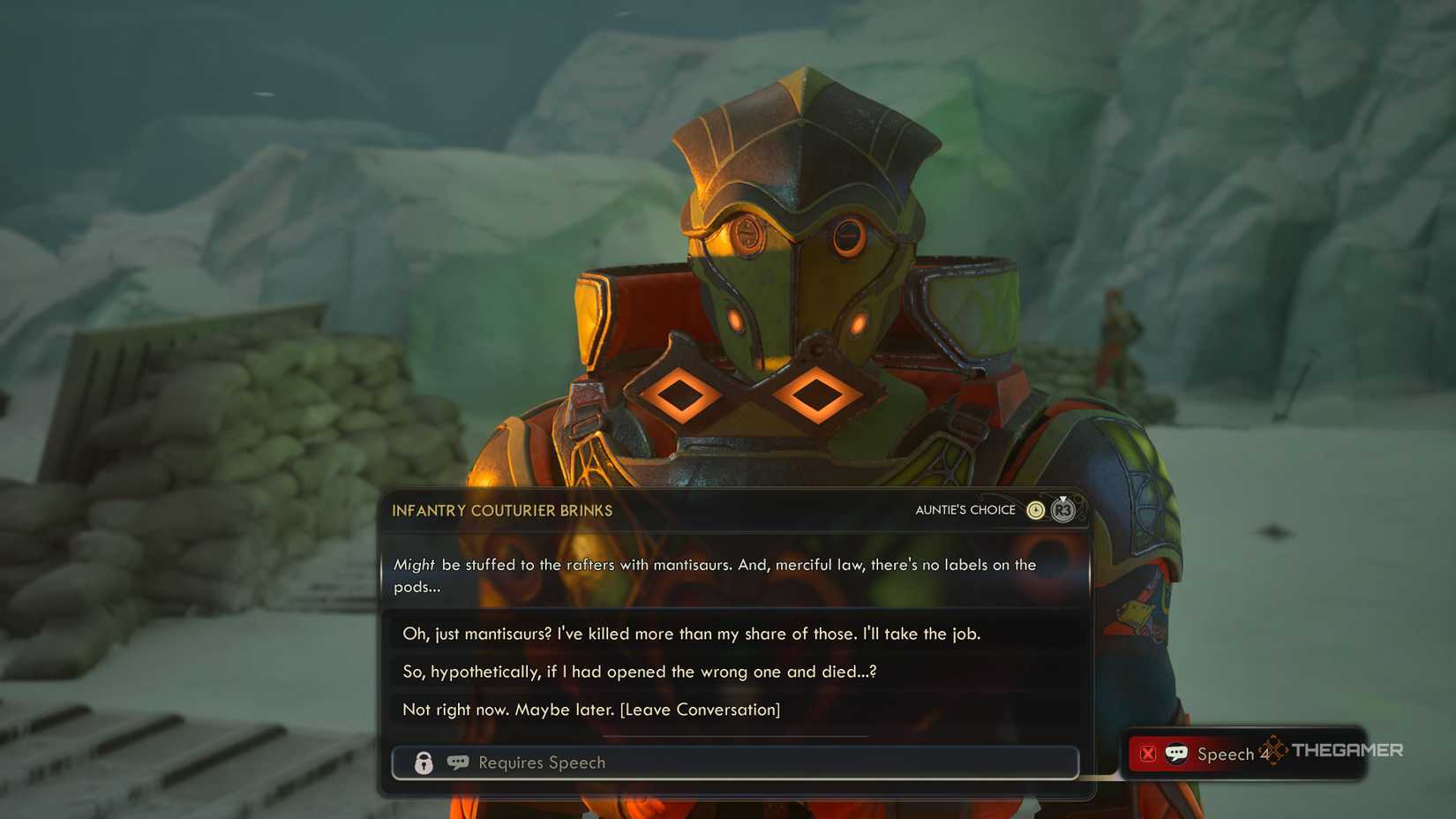Click the diamond compass icon before THEGAMER

pyautogui.click(x=1273, y=751)
